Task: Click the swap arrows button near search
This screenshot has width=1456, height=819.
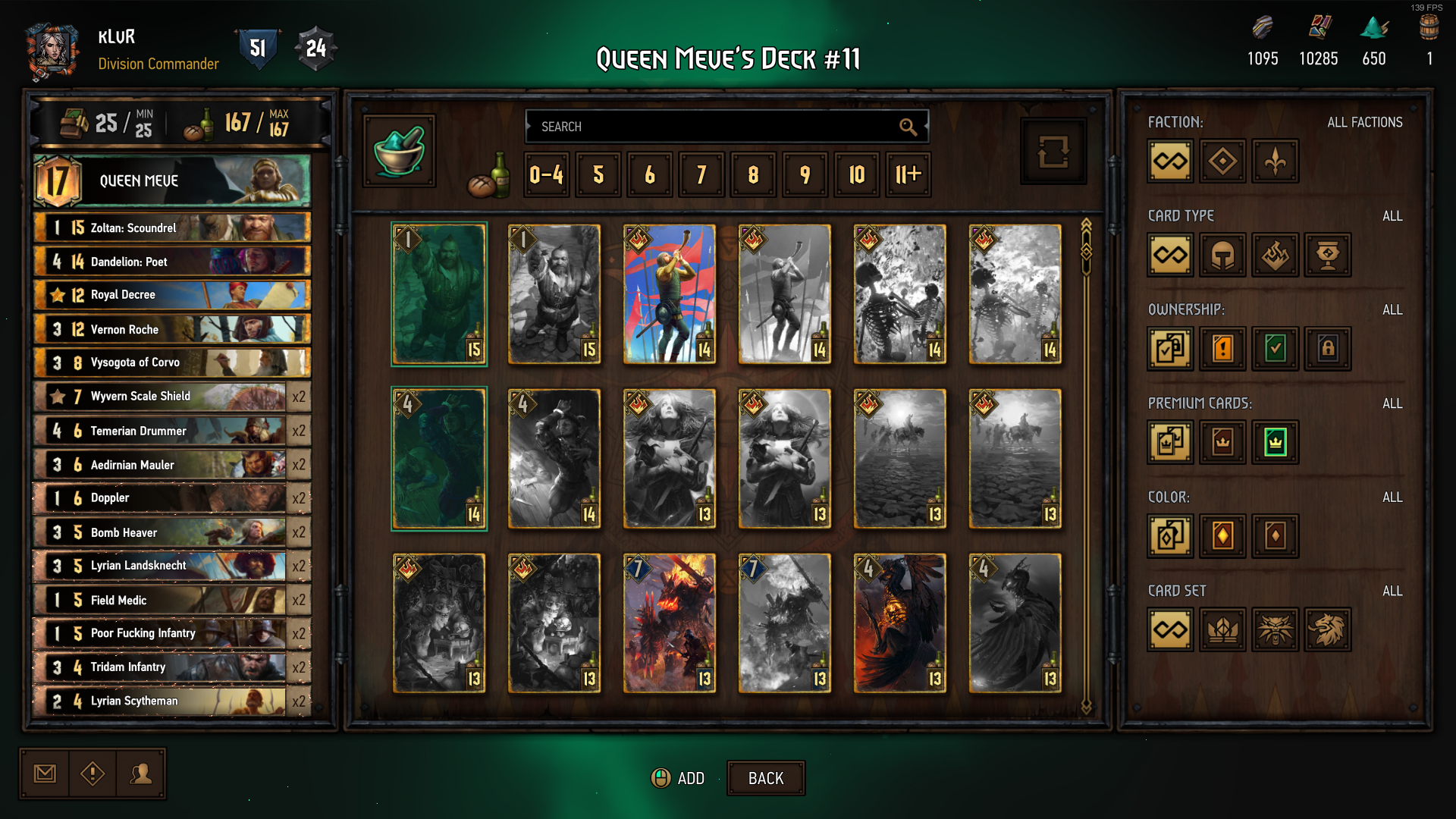Action: click(1053, 151)
